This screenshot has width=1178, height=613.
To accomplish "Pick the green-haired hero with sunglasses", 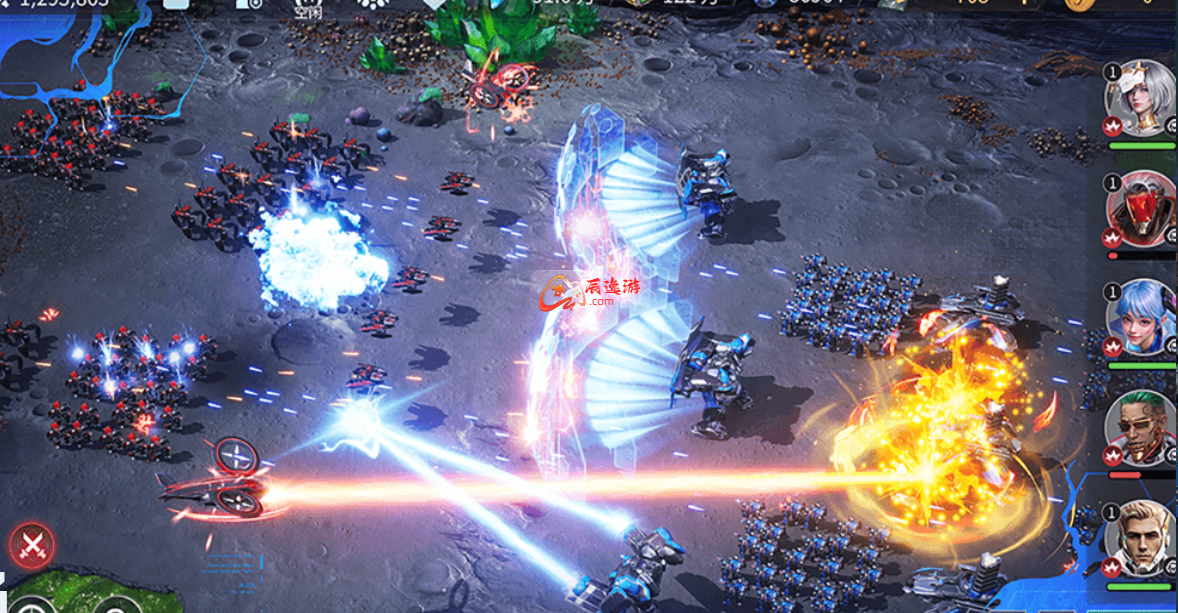I will [x=1141, y=427].
